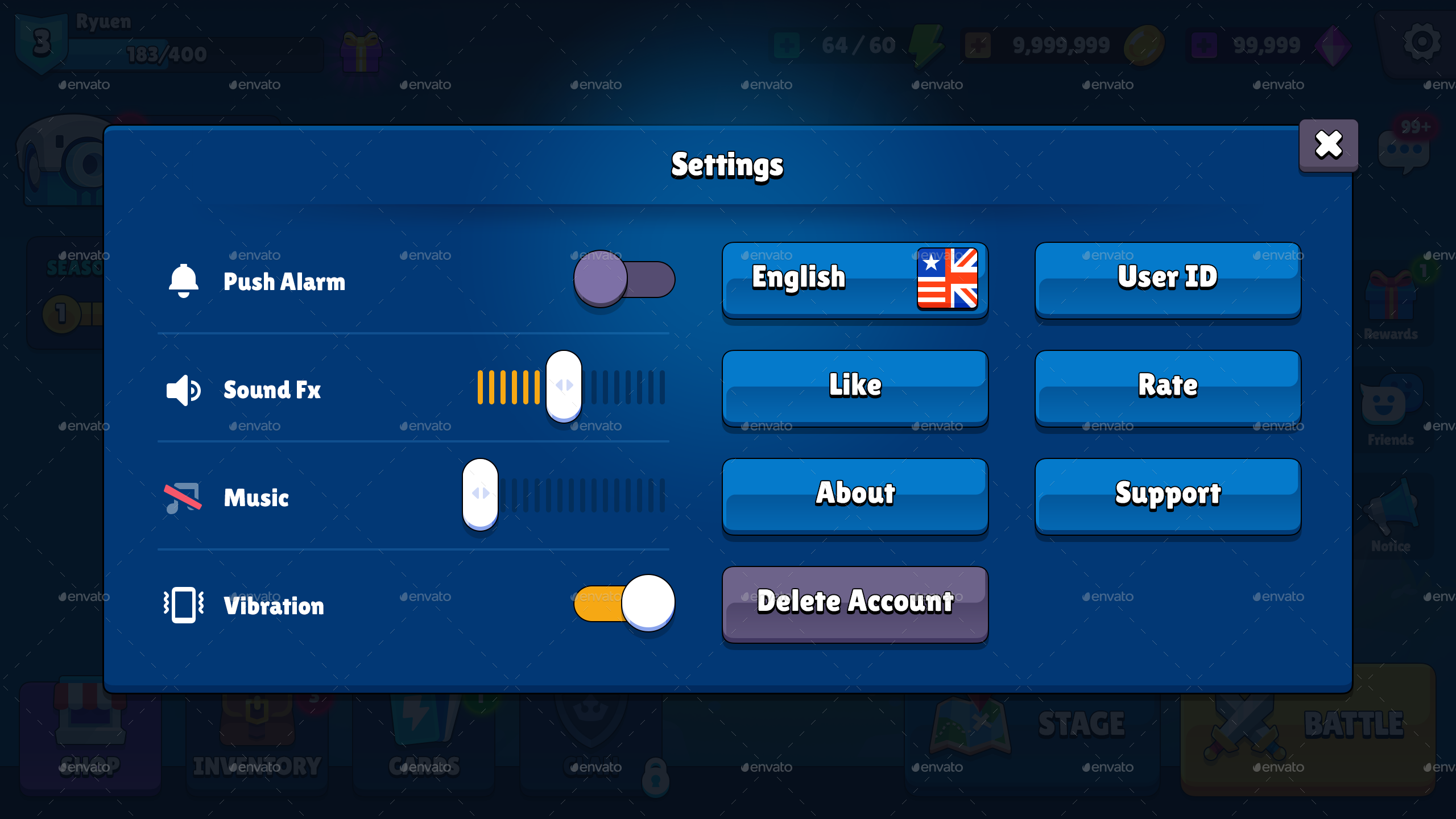Open the Inventory chest icon
This screenshot has height=819, width=1456.
coord(256,722)
